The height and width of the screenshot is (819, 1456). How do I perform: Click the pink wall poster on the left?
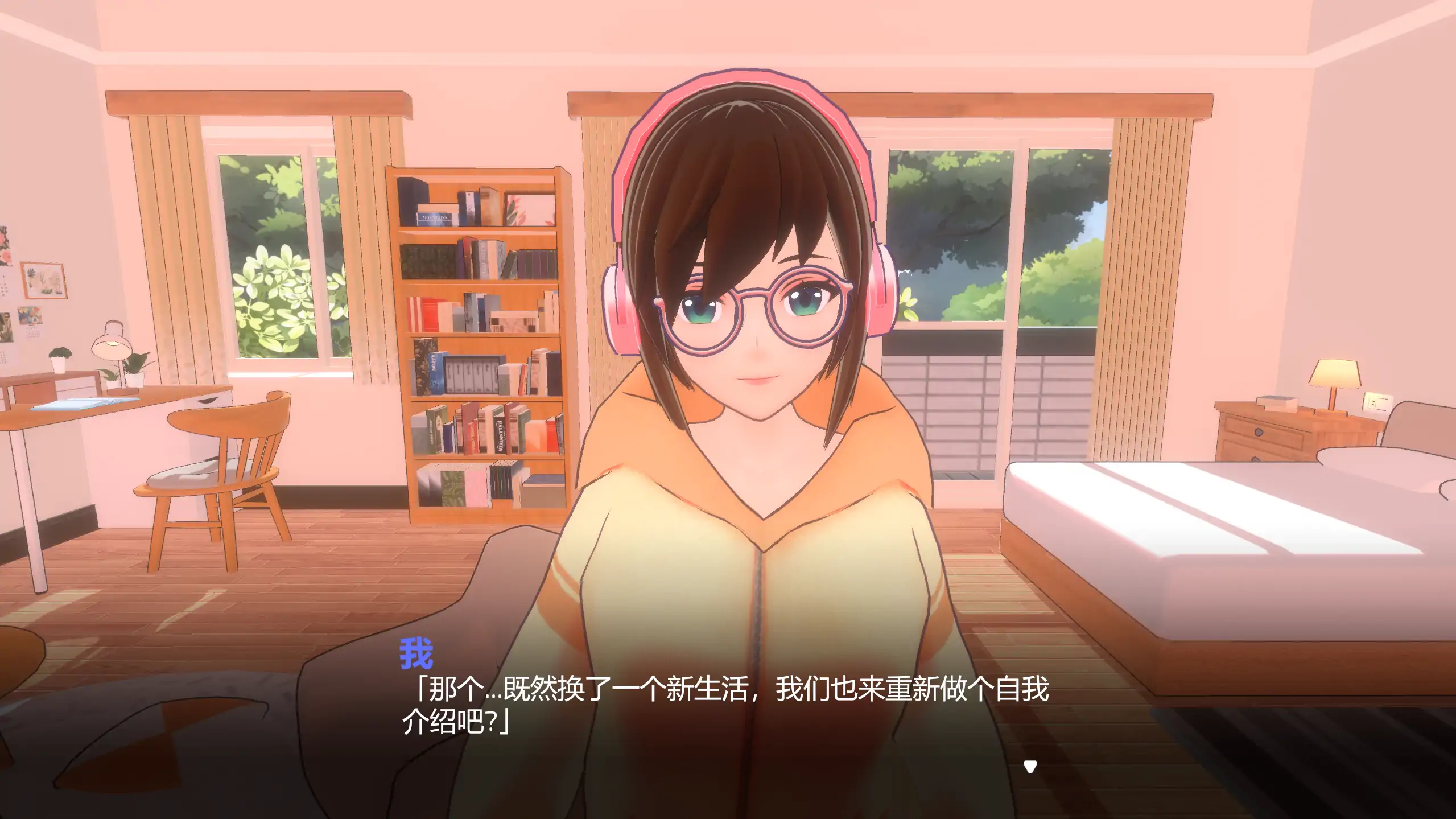coord(9,245)
